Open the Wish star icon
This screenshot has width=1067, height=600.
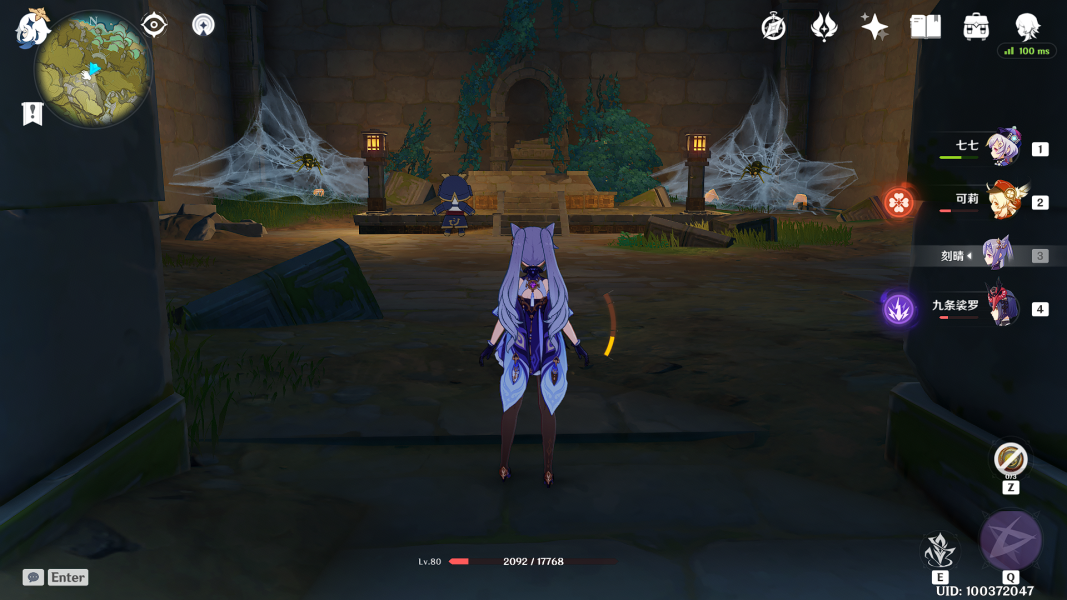[x=875, y=27]
